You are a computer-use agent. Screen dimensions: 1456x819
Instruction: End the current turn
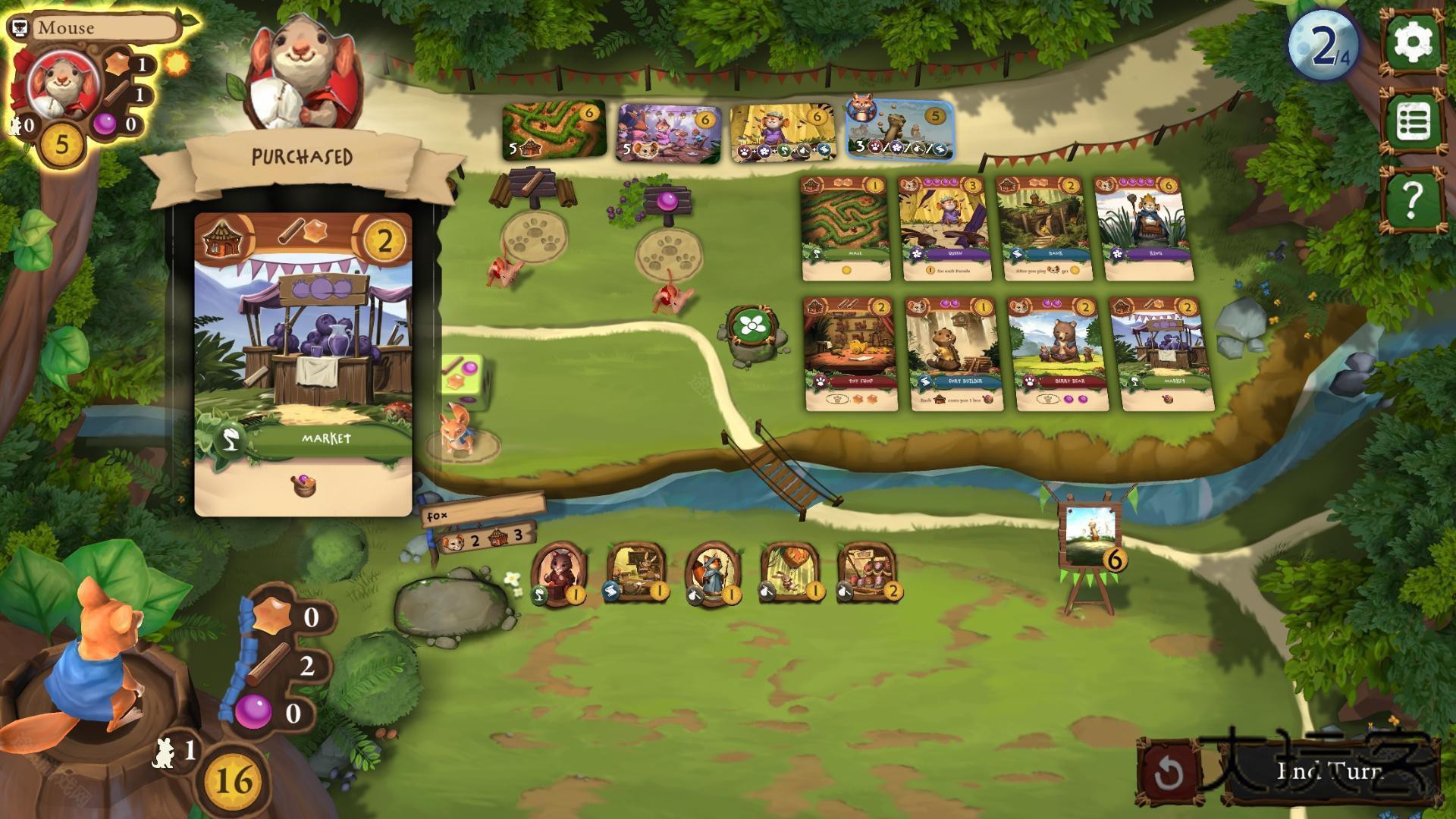(1331, 771)
